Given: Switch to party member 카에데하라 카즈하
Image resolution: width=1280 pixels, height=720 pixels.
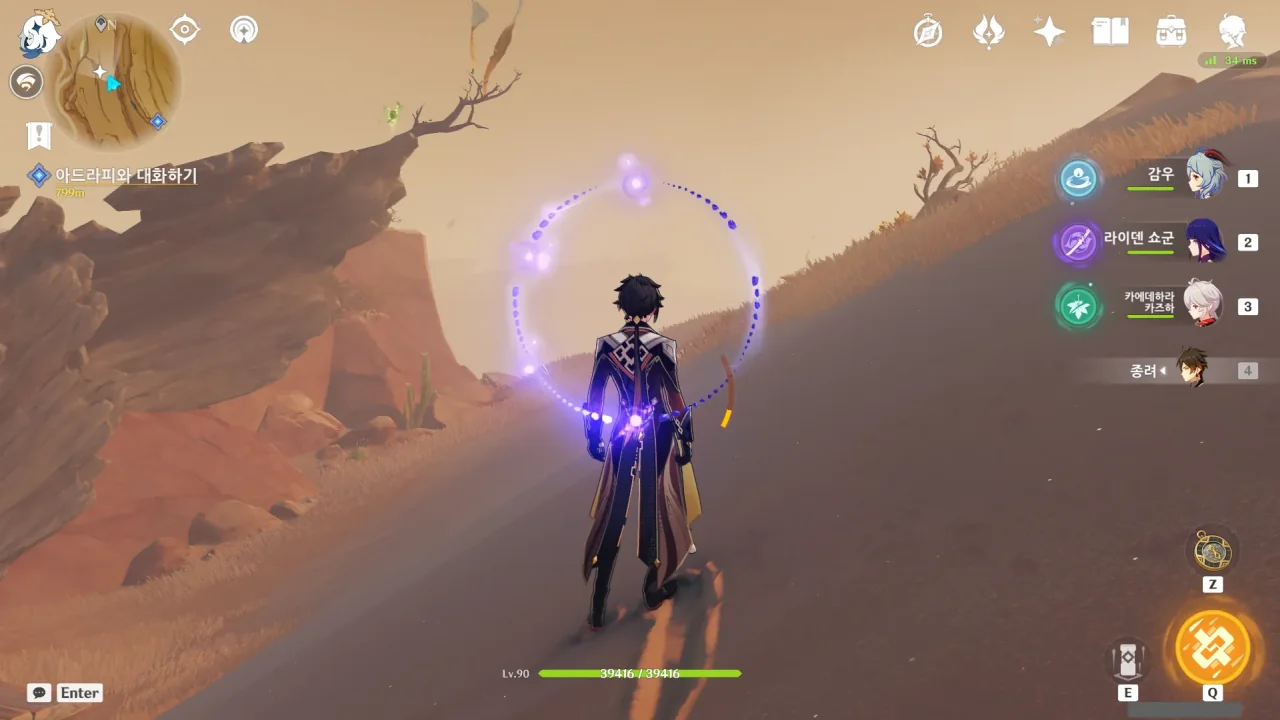Looking at the screenshot, I should click(x=1203, y=305).
